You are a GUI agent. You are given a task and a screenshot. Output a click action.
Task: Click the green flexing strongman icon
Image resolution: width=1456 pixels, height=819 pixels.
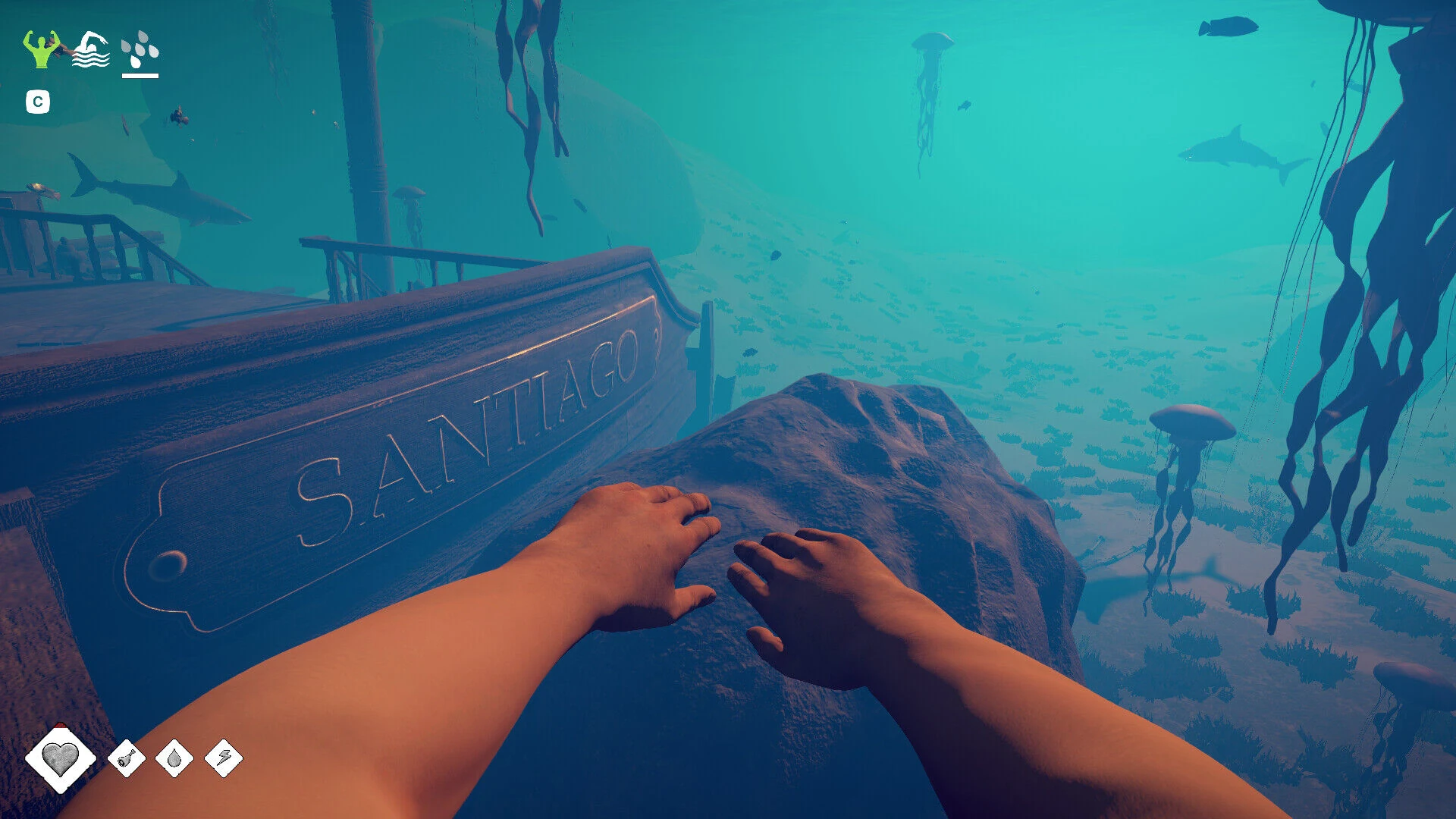click(41, 49)
